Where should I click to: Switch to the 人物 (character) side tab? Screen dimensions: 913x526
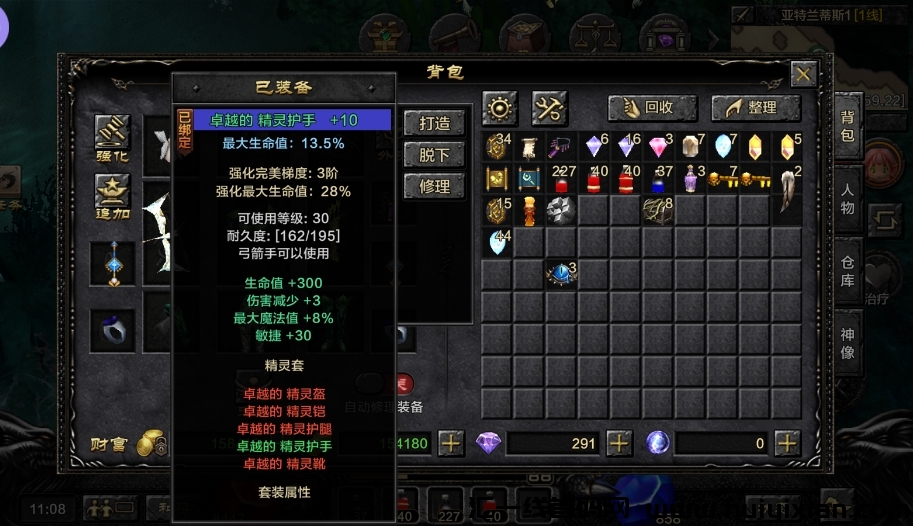click(x=847, y=199)
